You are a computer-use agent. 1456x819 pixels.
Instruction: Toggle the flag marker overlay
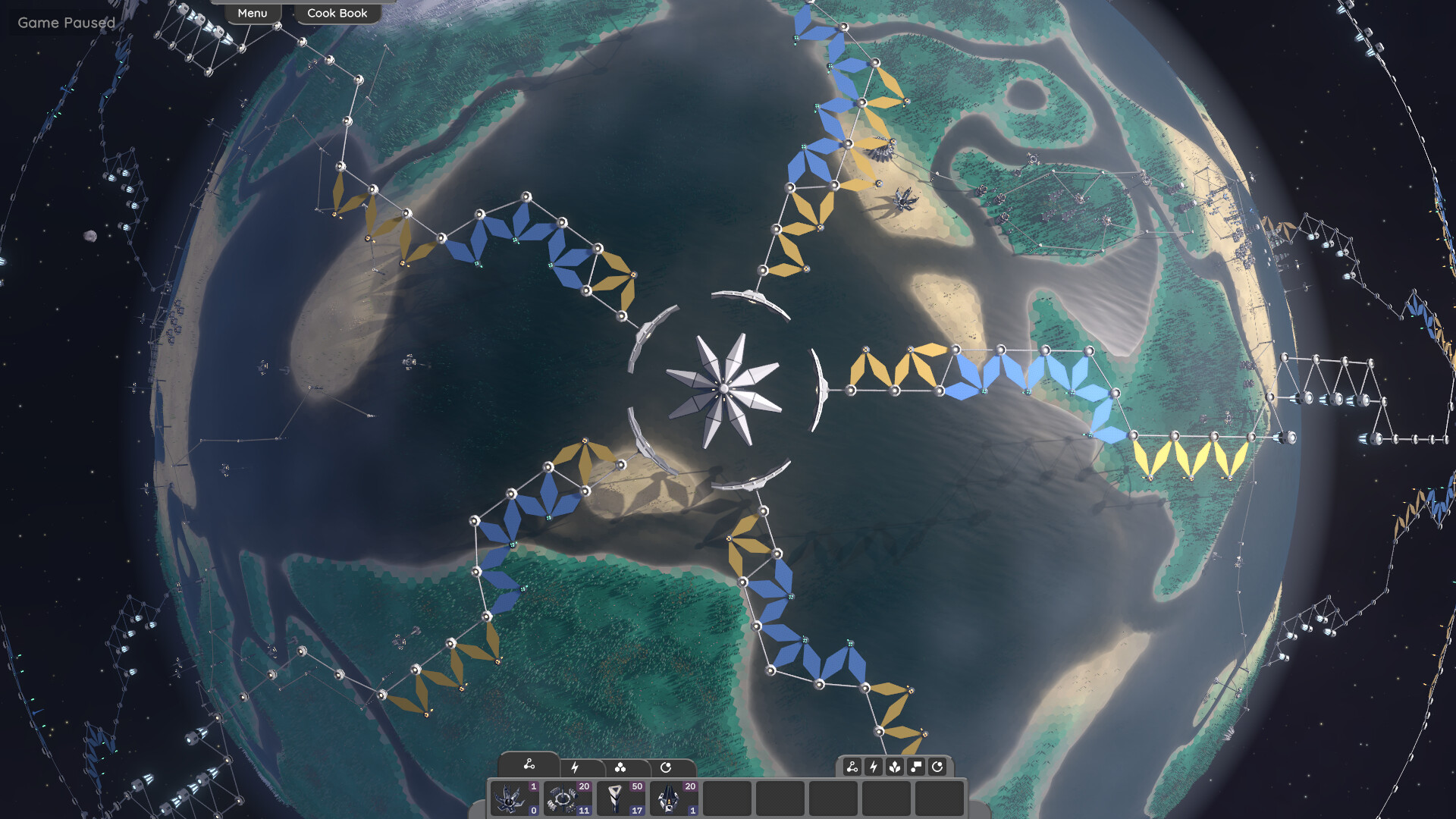click(x=916, y=767)
